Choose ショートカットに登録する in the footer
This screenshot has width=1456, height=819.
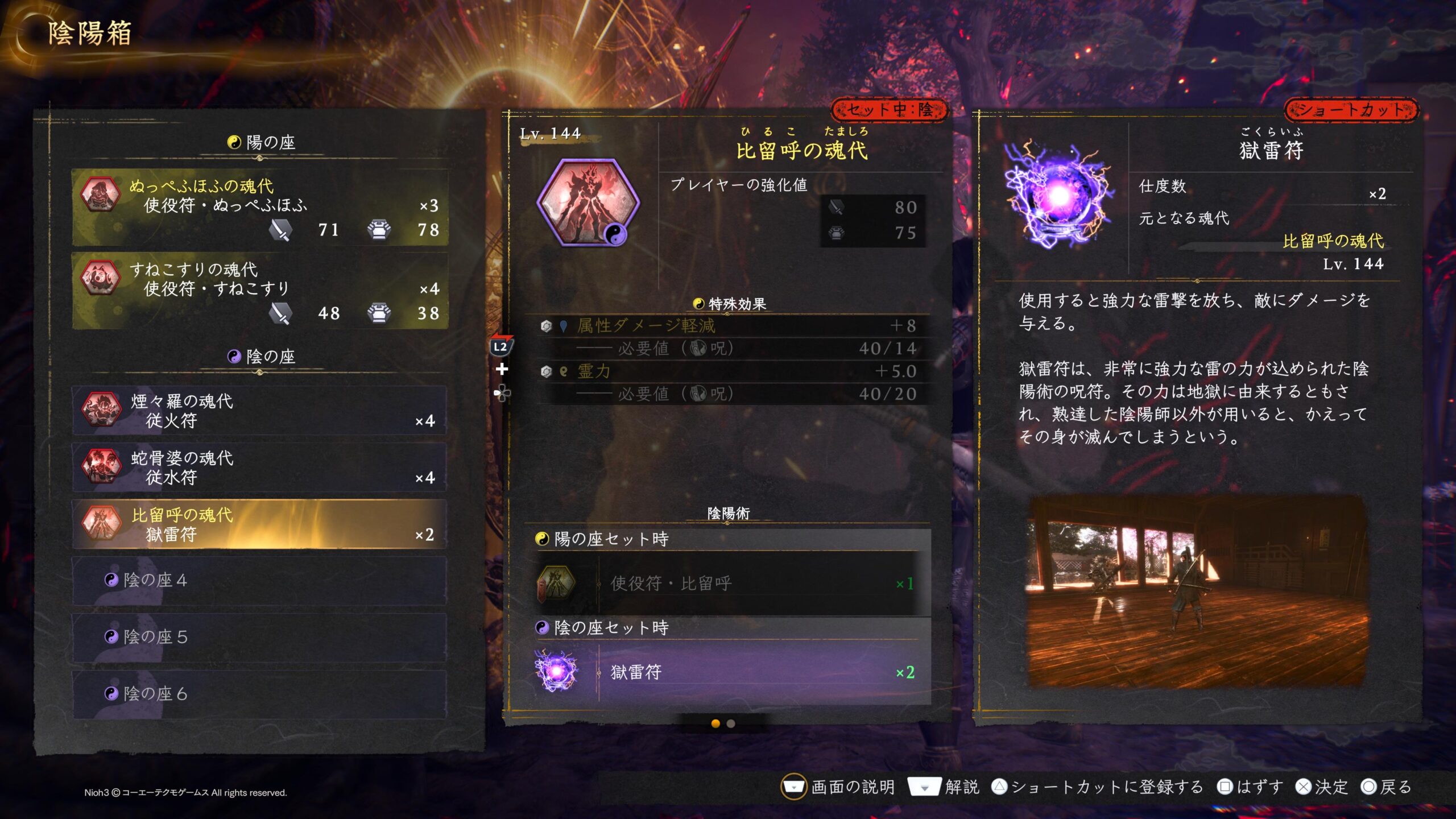(x=1098, y=787)
